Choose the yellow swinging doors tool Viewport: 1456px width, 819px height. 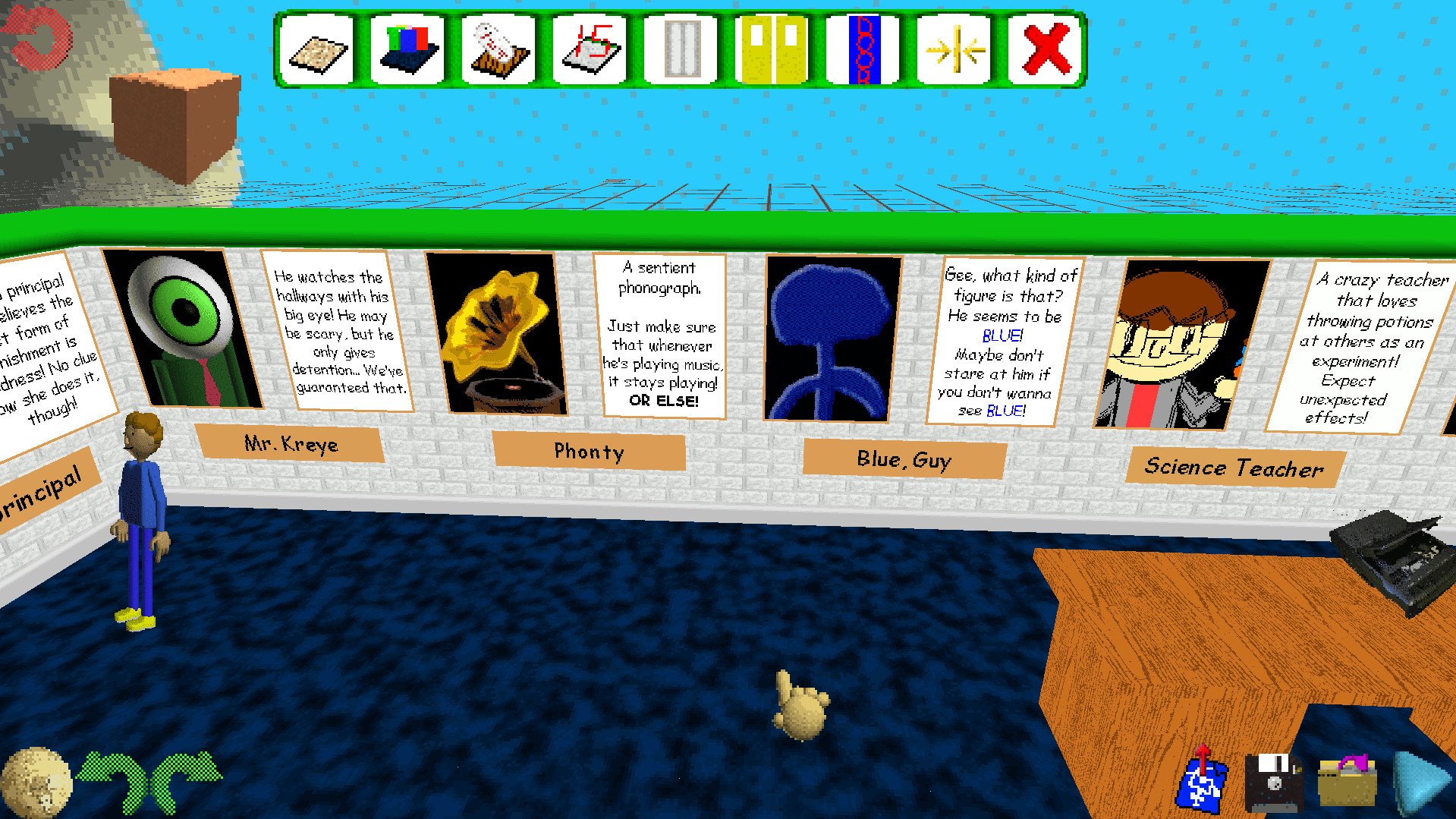(772, 47)
